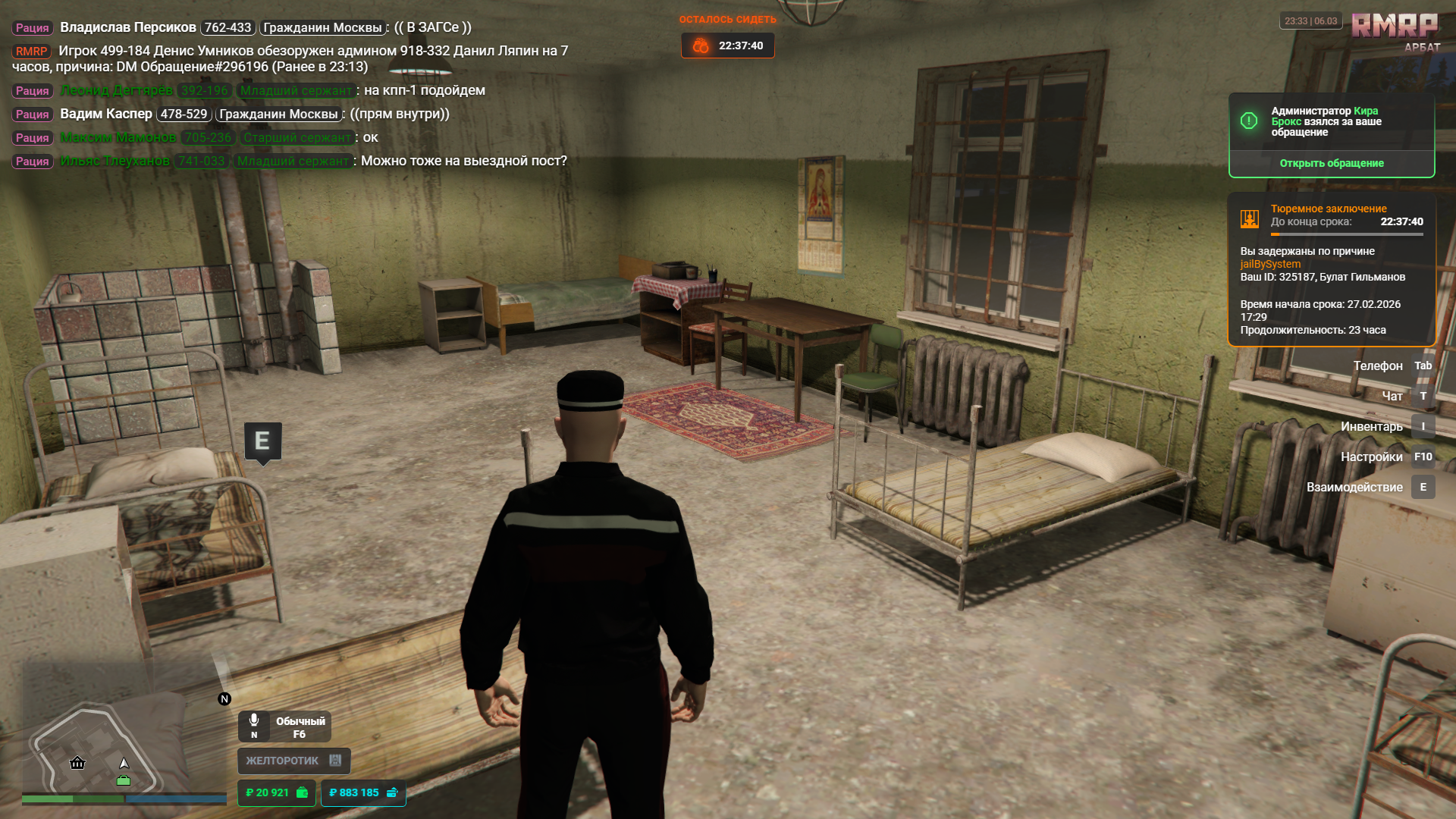Select the Можно тоже на выездной пост message
Viewport: 1456px width, 819px height.
463,161
